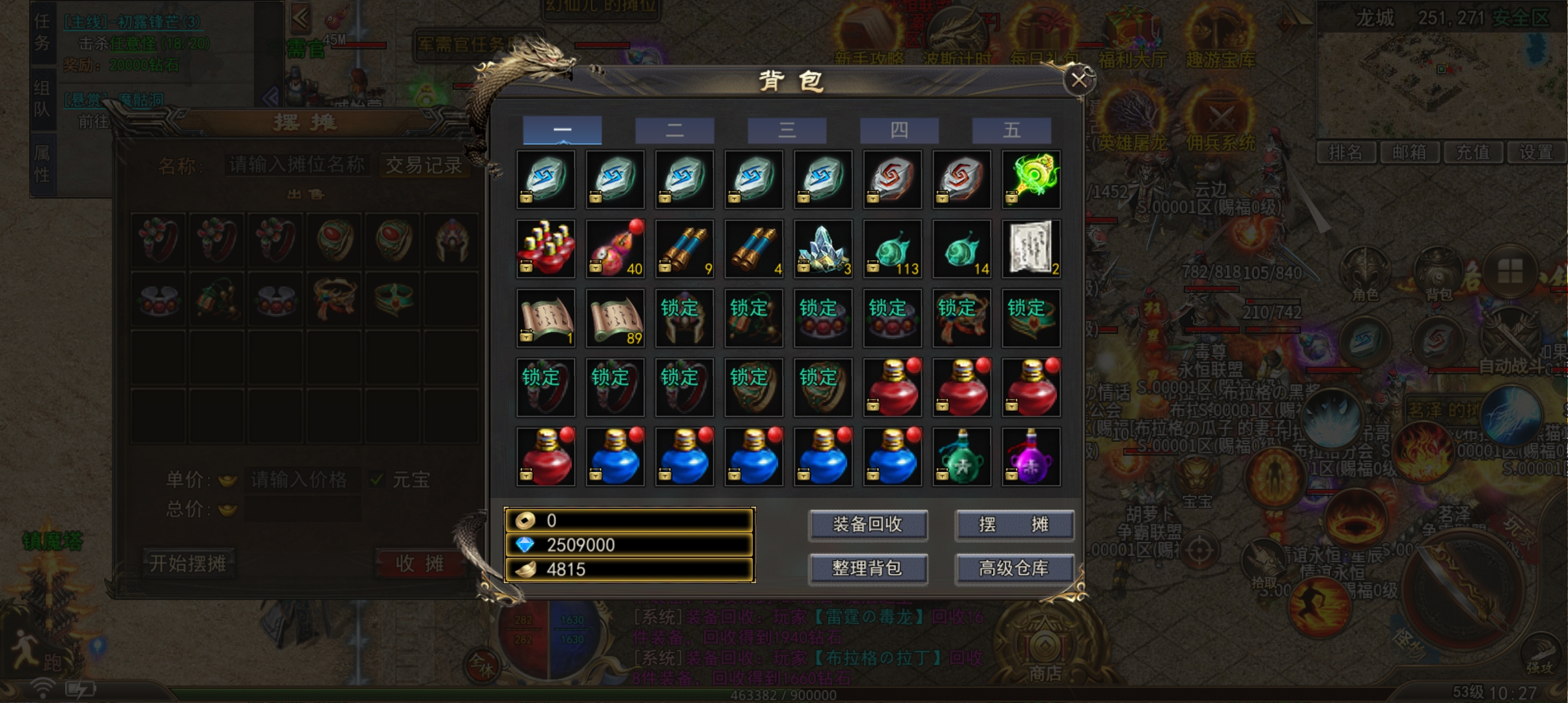1568x703 pixels.
Task: Unlock the 锁定 helmet item in the backpack
Action: tap(684, 317)
